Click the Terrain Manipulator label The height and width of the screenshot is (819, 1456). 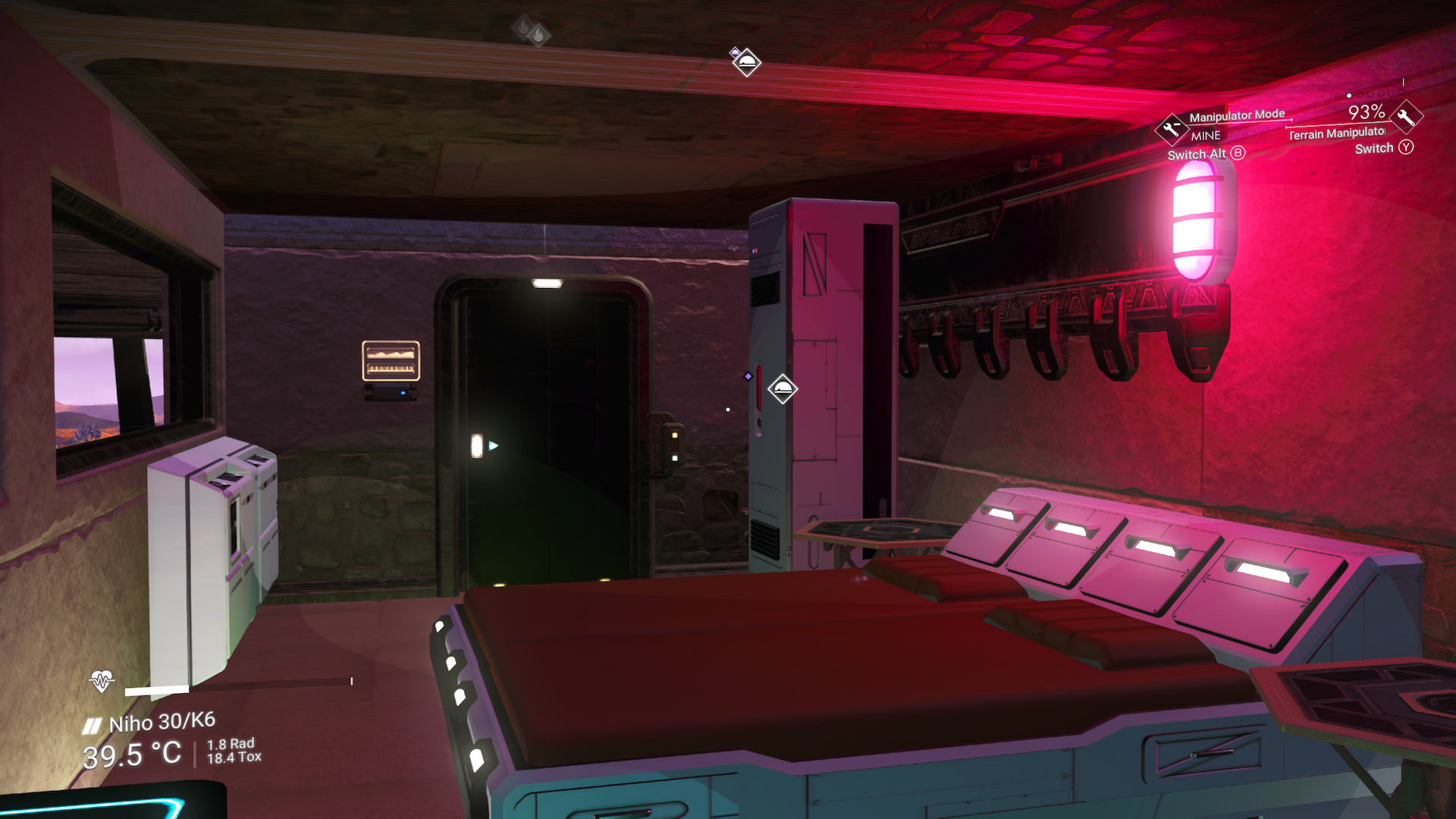click(1336, 133)
